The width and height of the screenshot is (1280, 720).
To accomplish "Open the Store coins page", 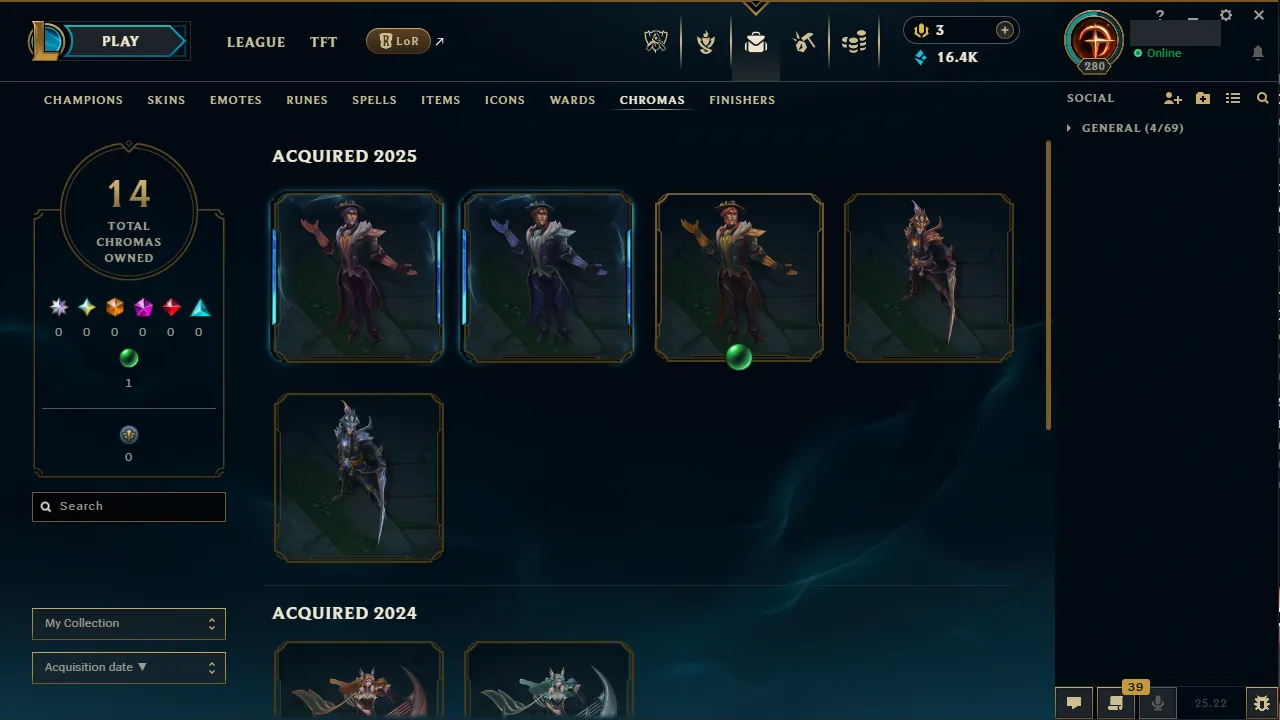I will (x=854, y=41).
